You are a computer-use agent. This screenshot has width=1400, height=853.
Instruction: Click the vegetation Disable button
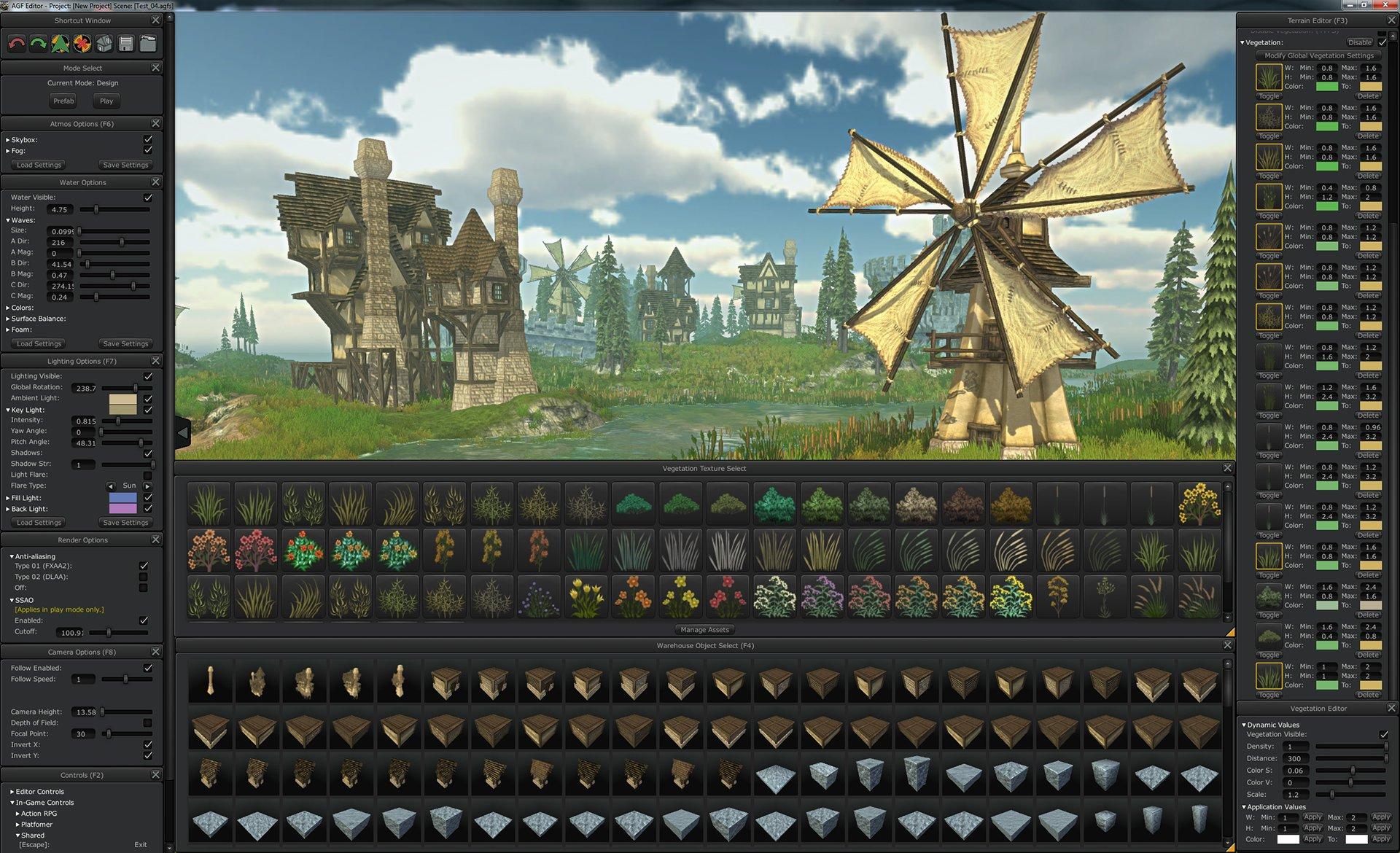[x=1359, y=42]
